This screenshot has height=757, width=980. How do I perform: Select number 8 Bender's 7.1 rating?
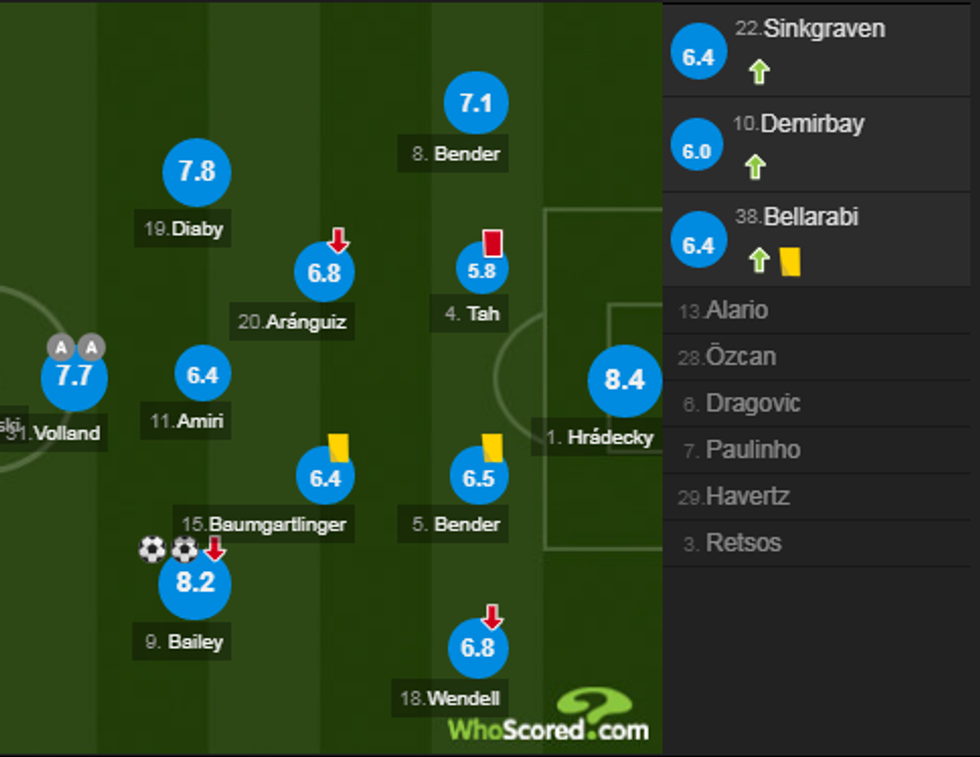point(476,104)
